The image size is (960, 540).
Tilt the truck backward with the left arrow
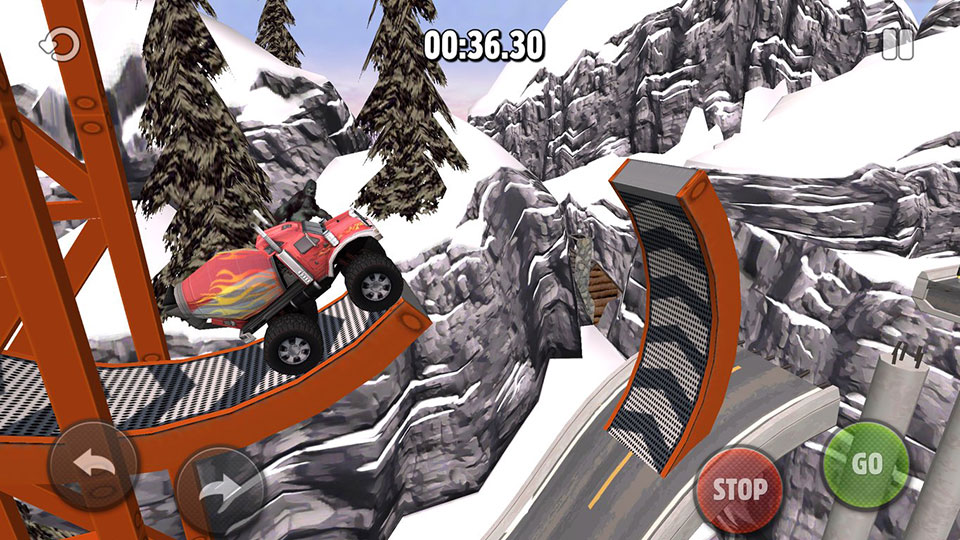pyautogui.click(x=92, y=465)
